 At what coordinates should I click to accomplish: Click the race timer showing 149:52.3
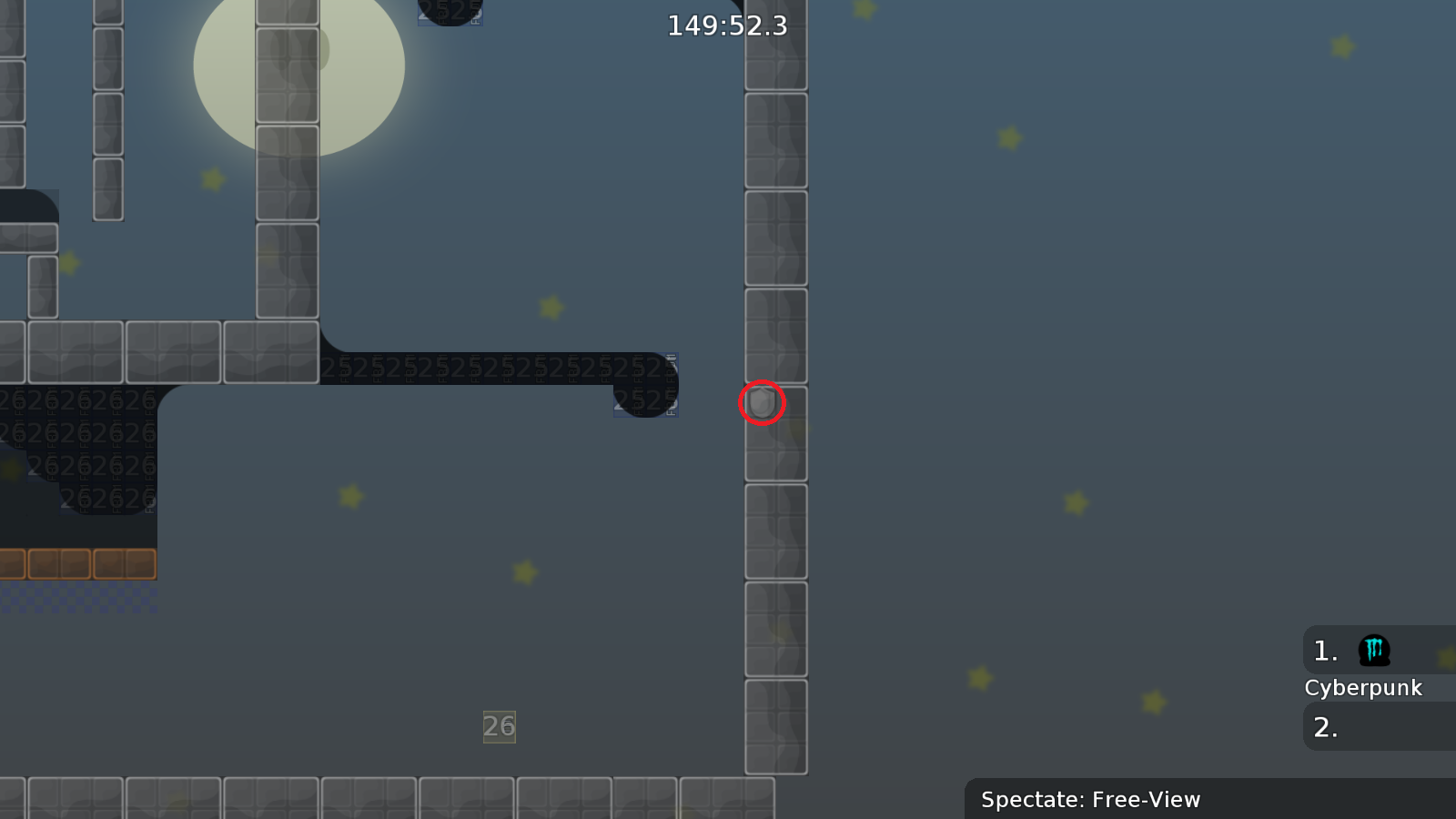coord(725,25)
